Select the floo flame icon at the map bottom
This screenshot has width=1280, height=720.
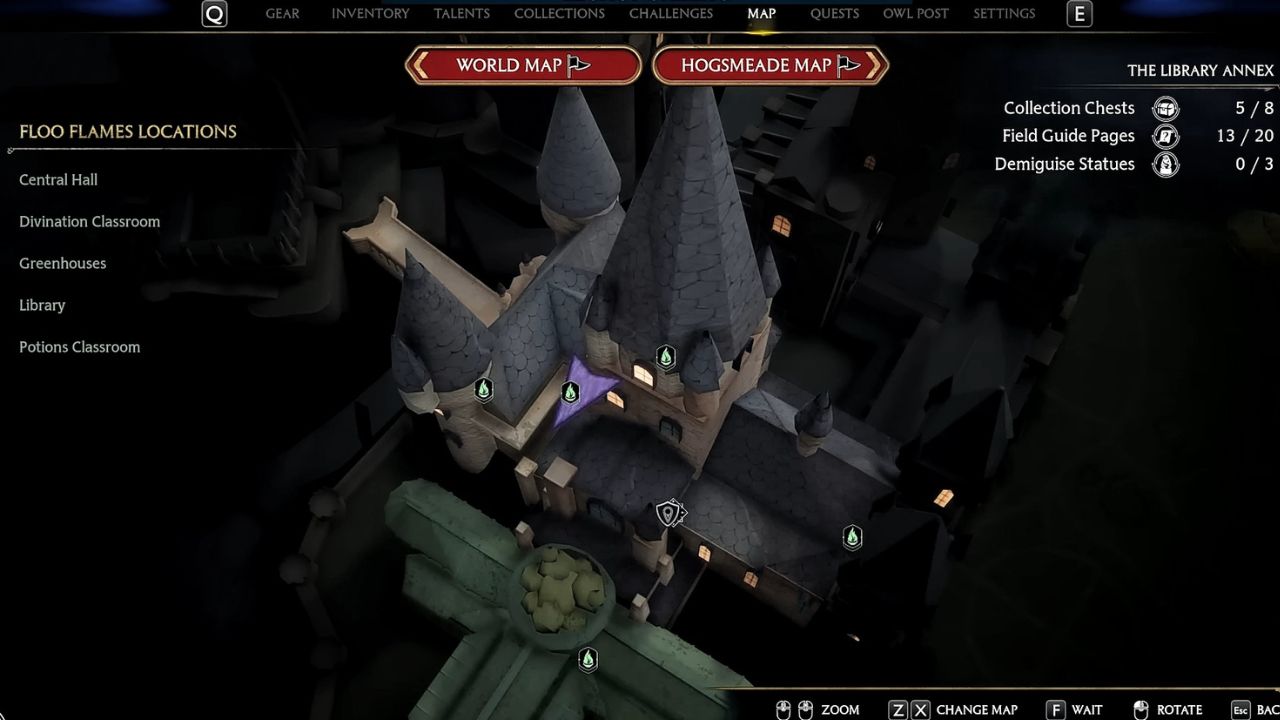587,659
